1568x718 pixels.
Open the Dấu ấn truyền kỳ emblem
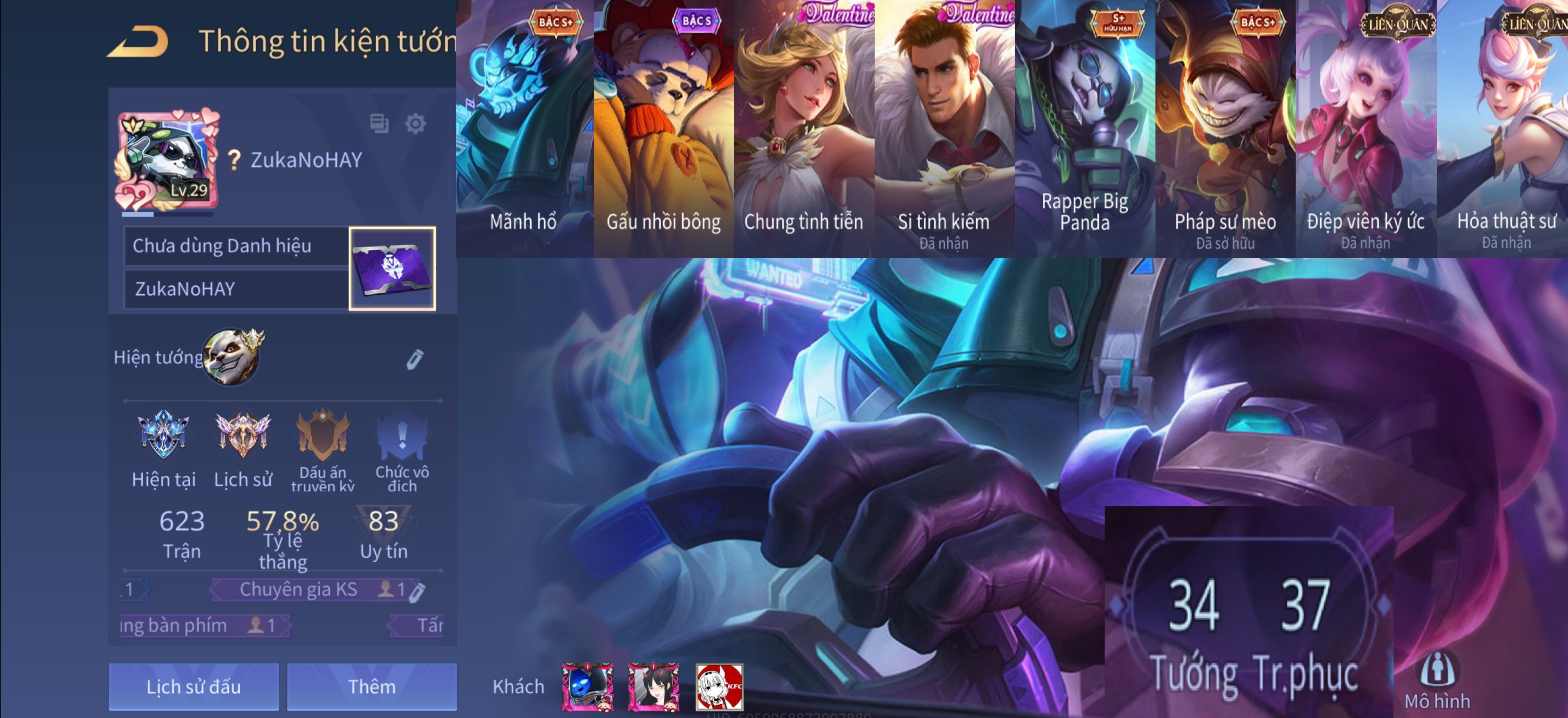click(323, 434)
